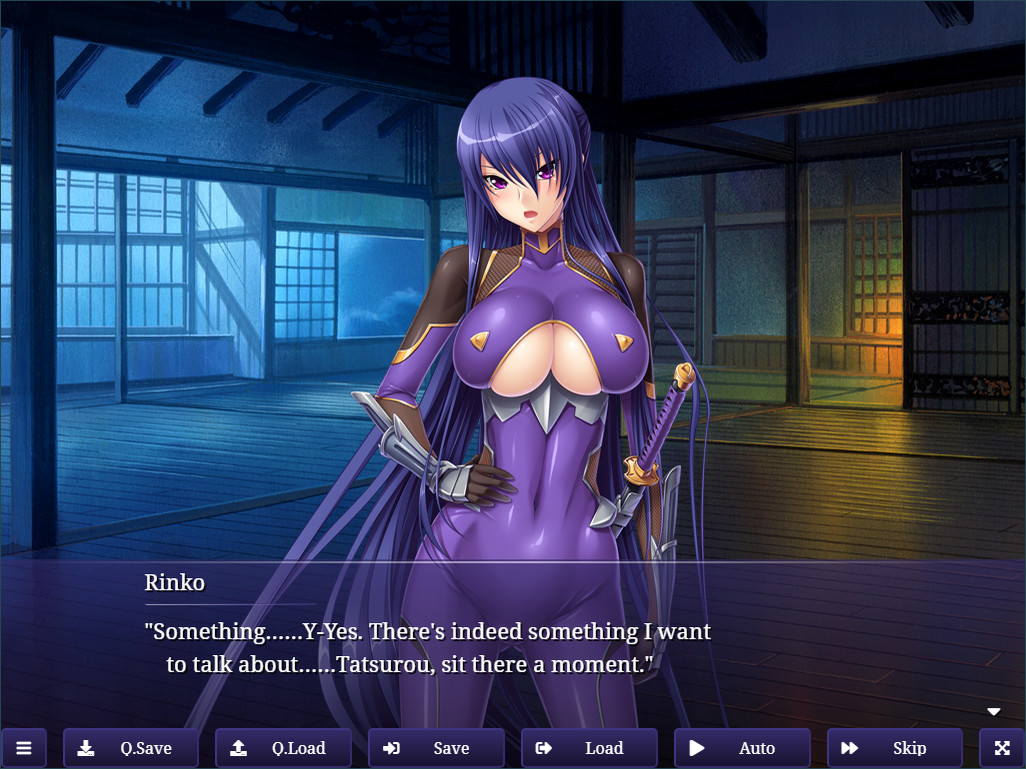Open the hamburger menu
1026x769 pixels.
[24, 748]
